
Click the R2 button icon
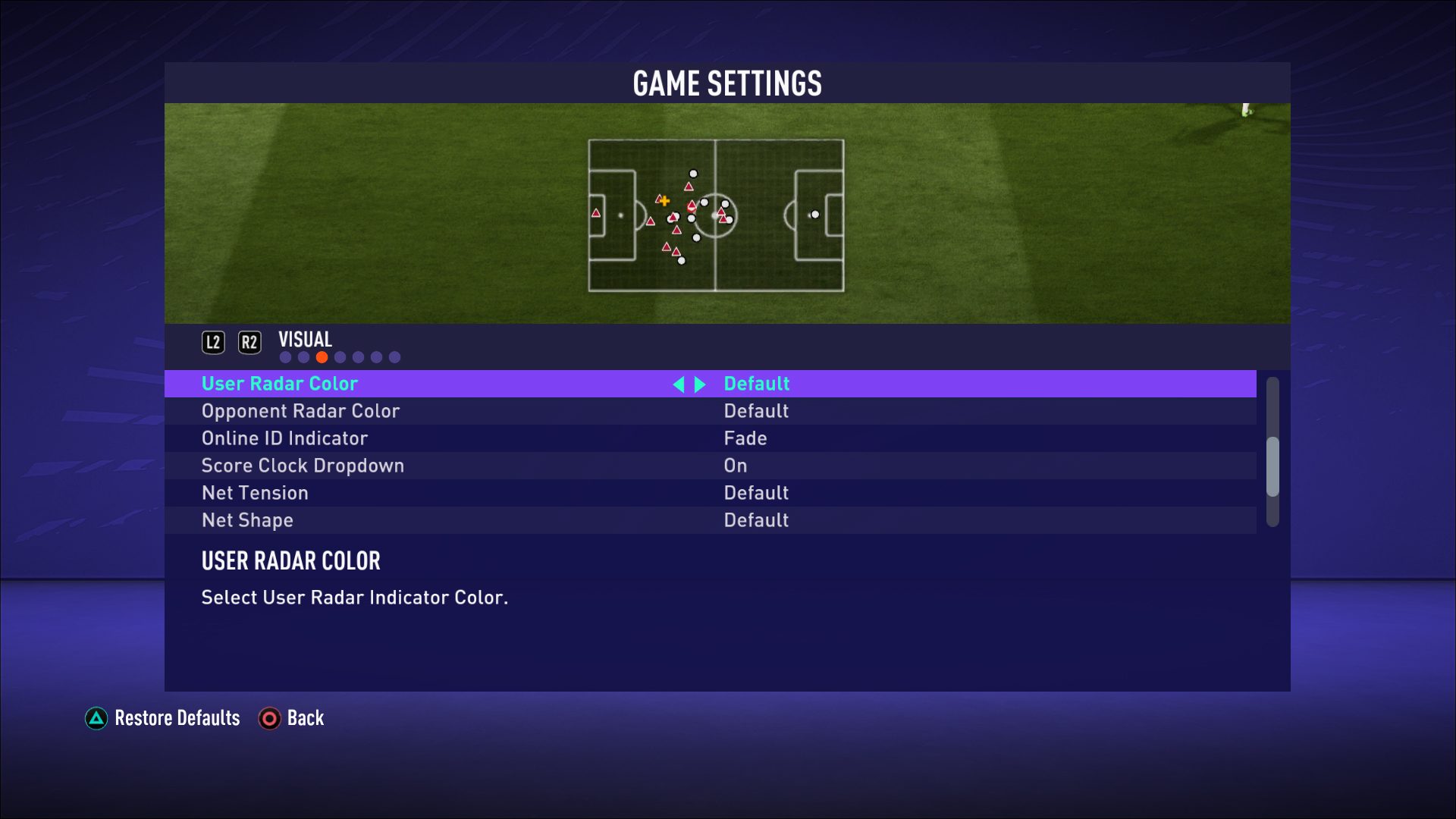coord(250,342)
